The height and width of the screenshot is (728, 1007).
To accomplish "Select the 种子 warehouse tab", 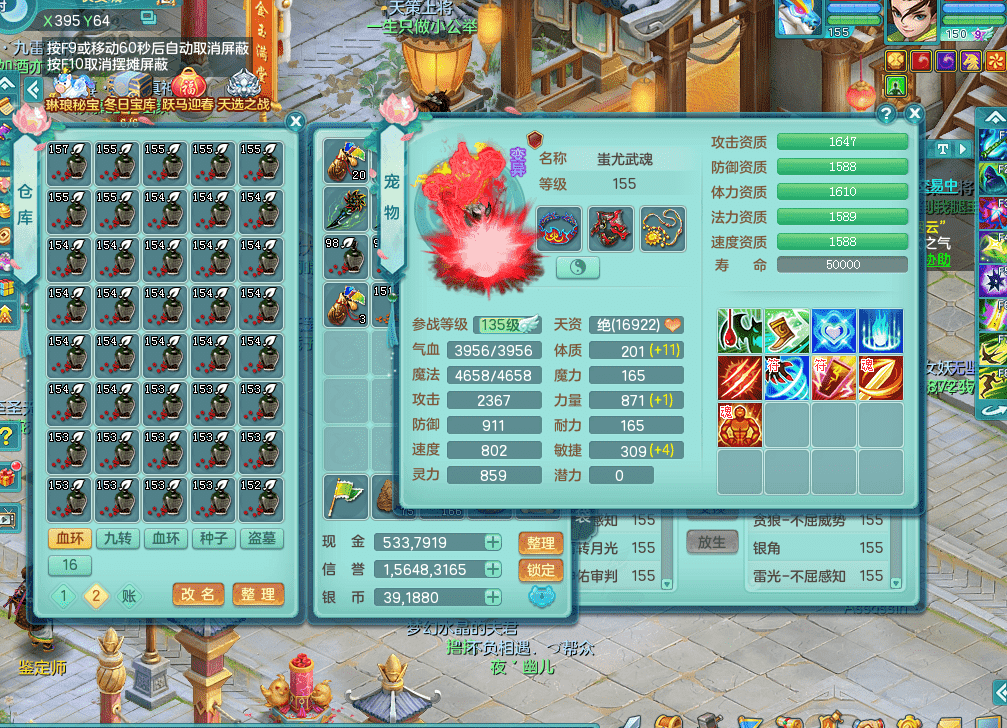I will 214,538.
